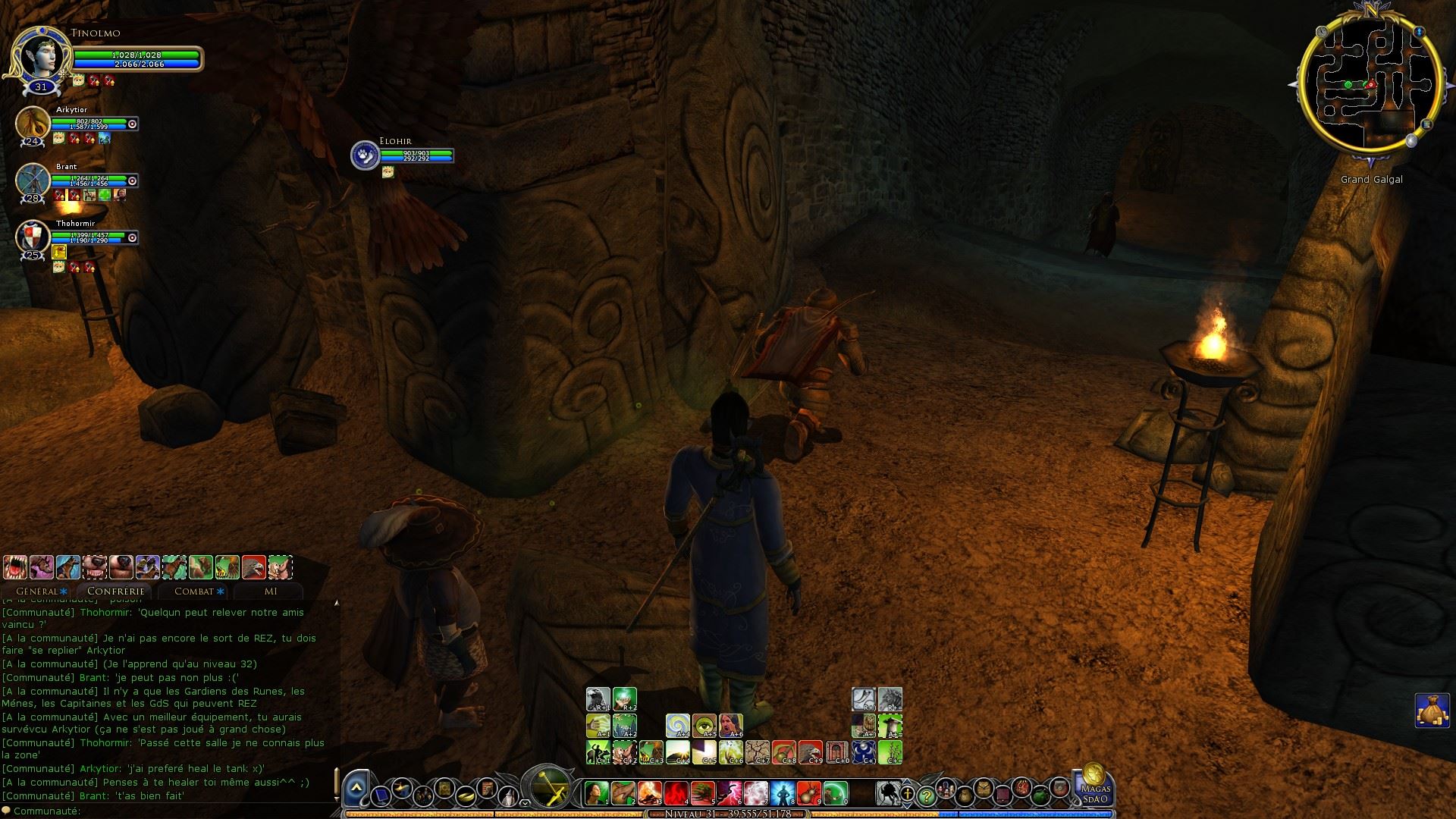Activate the green eye skill icon
This screenshot has height=819, width=1456.
point(704,726)
